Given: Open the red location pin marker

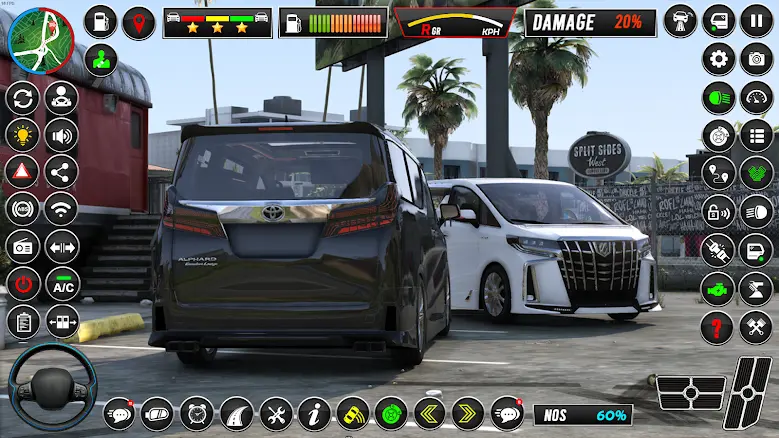Looking at the screenshot, I should (139, 22).
